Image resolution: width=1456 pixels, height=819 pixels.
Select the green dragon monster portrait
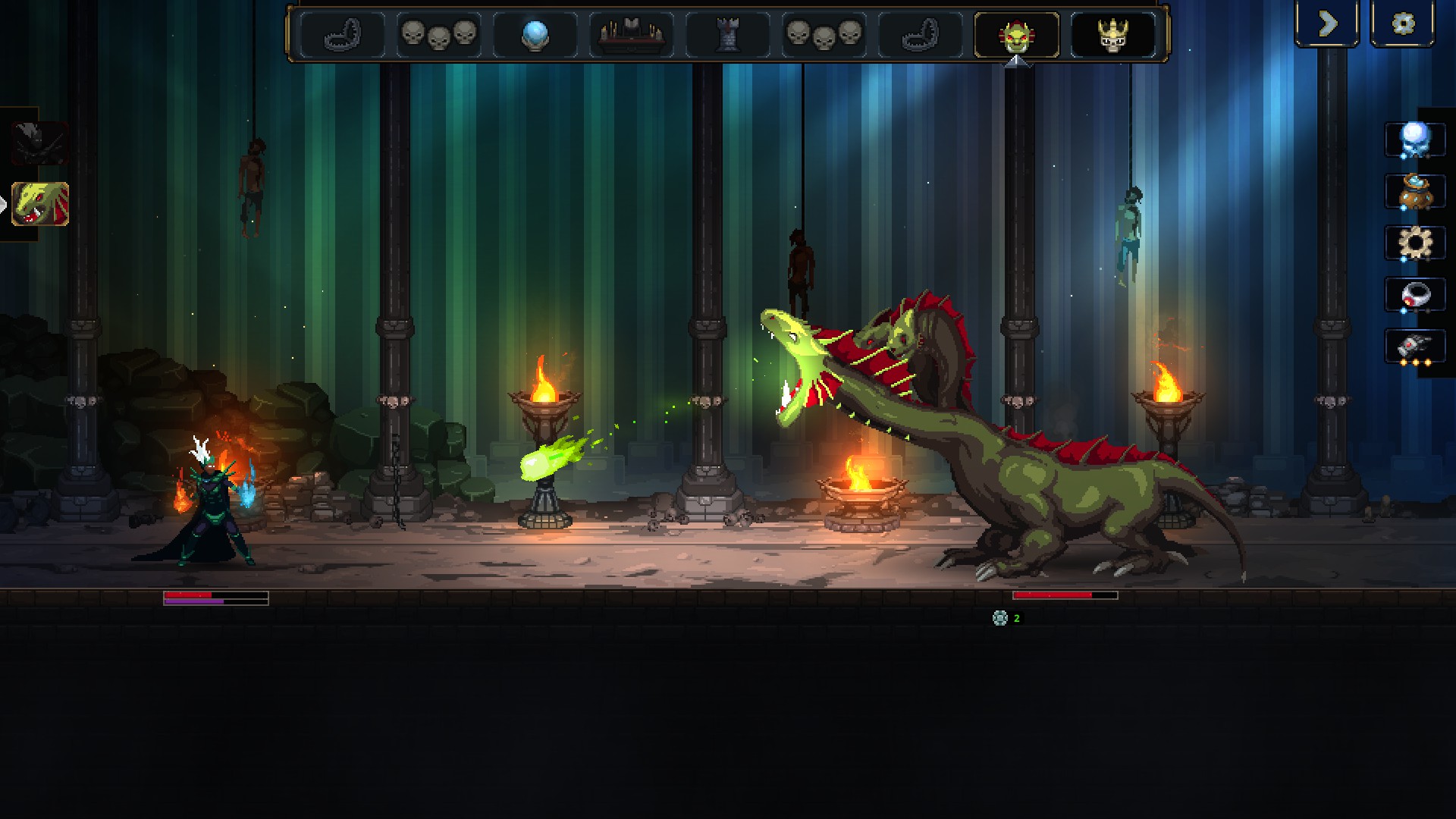(40, 204)
